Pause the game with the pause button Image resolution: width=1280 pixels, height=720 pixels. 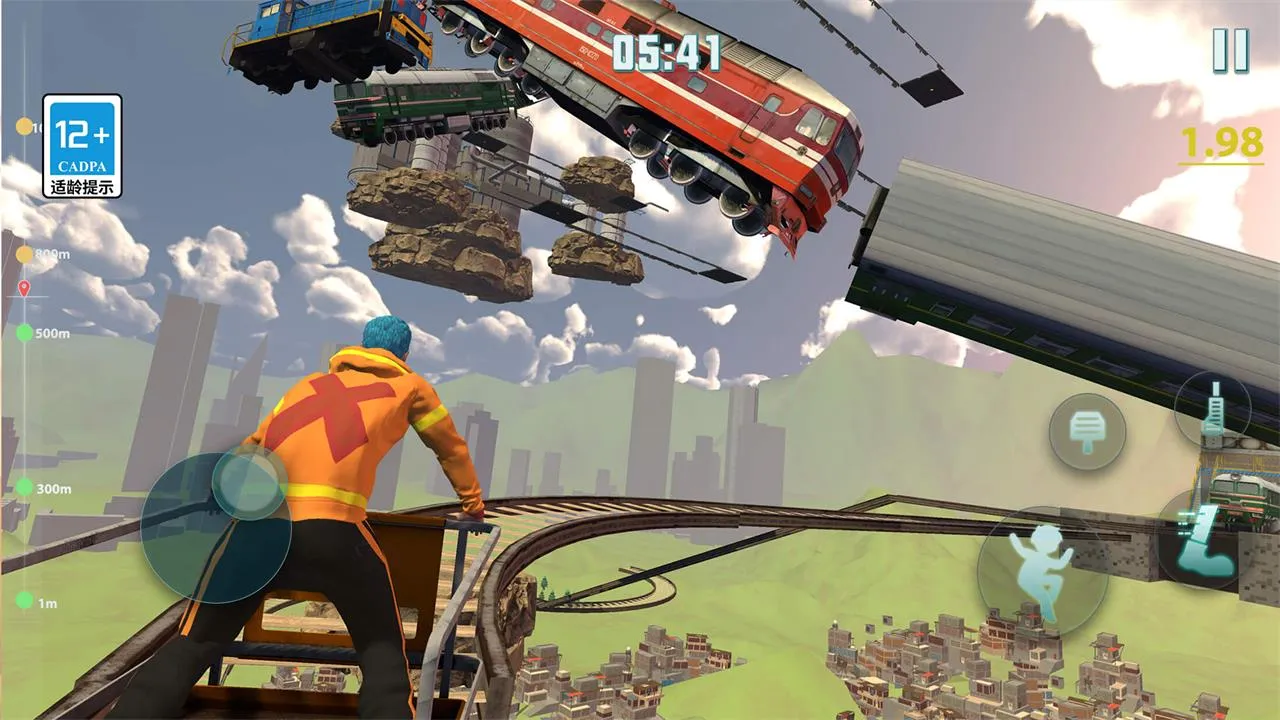tap(1230, 50)
